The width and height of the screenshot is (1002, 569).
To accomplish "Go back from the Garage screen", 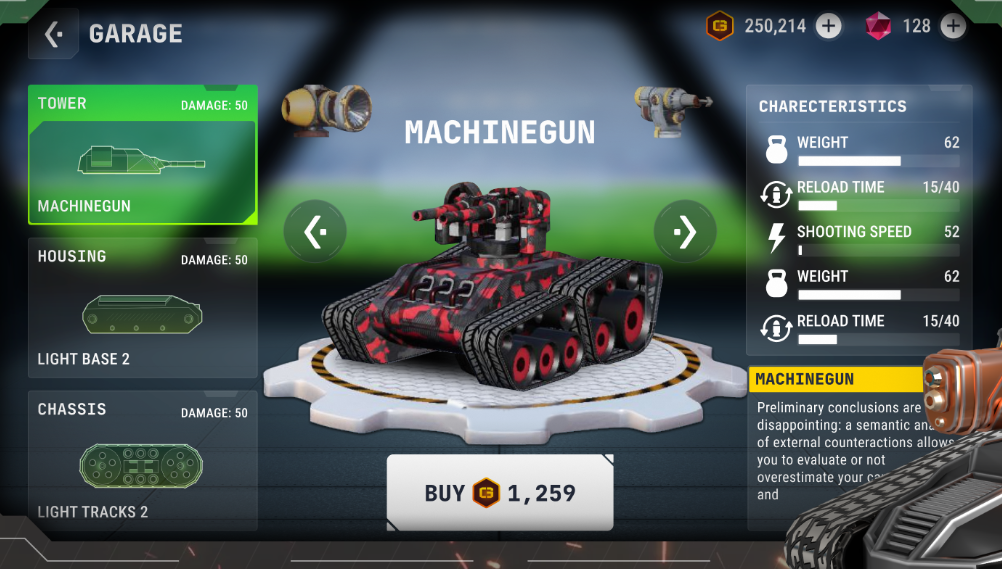I will tap(54, 35).
